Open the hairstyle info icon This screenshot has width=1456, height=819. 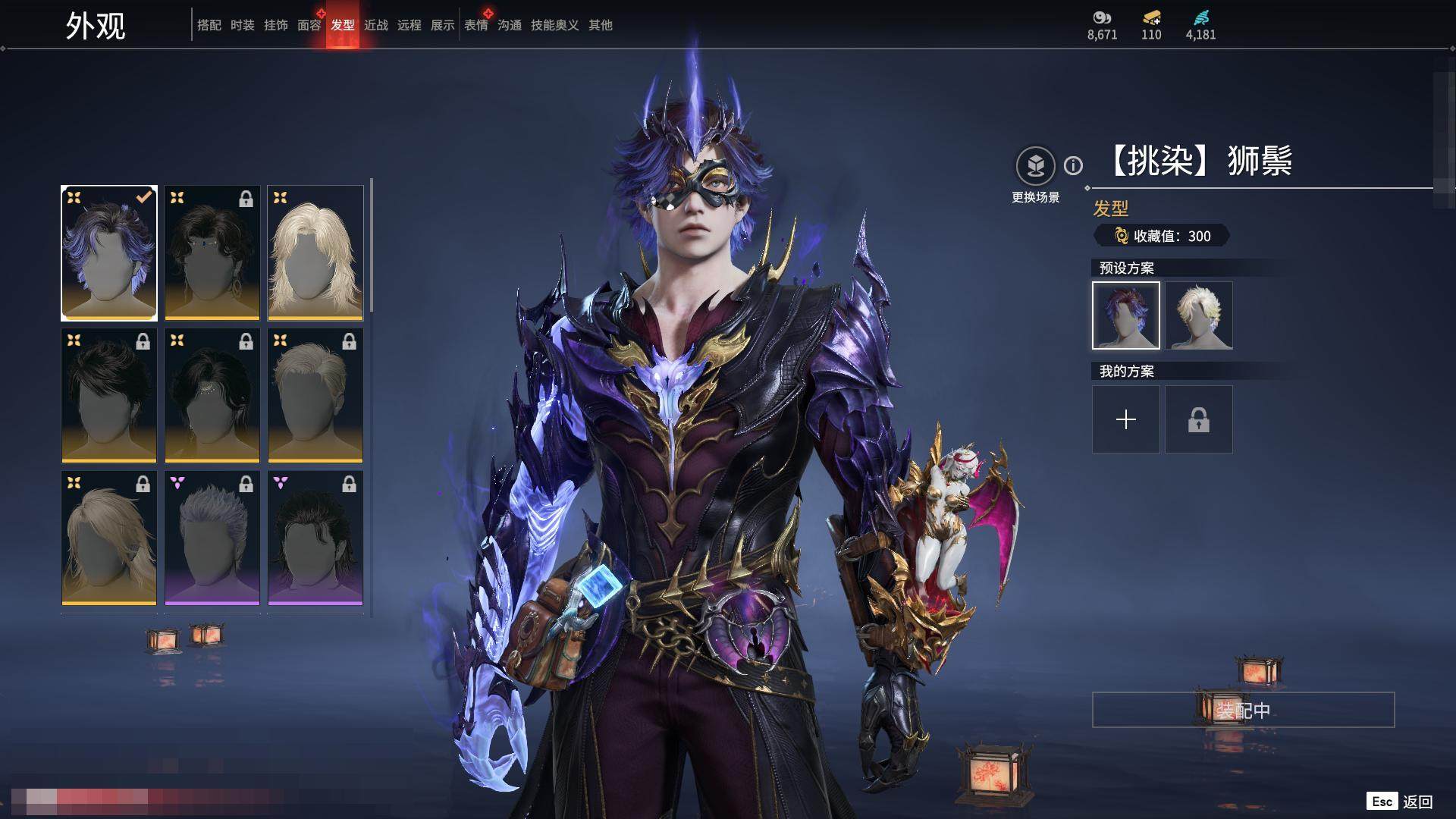pos(1073,165)
